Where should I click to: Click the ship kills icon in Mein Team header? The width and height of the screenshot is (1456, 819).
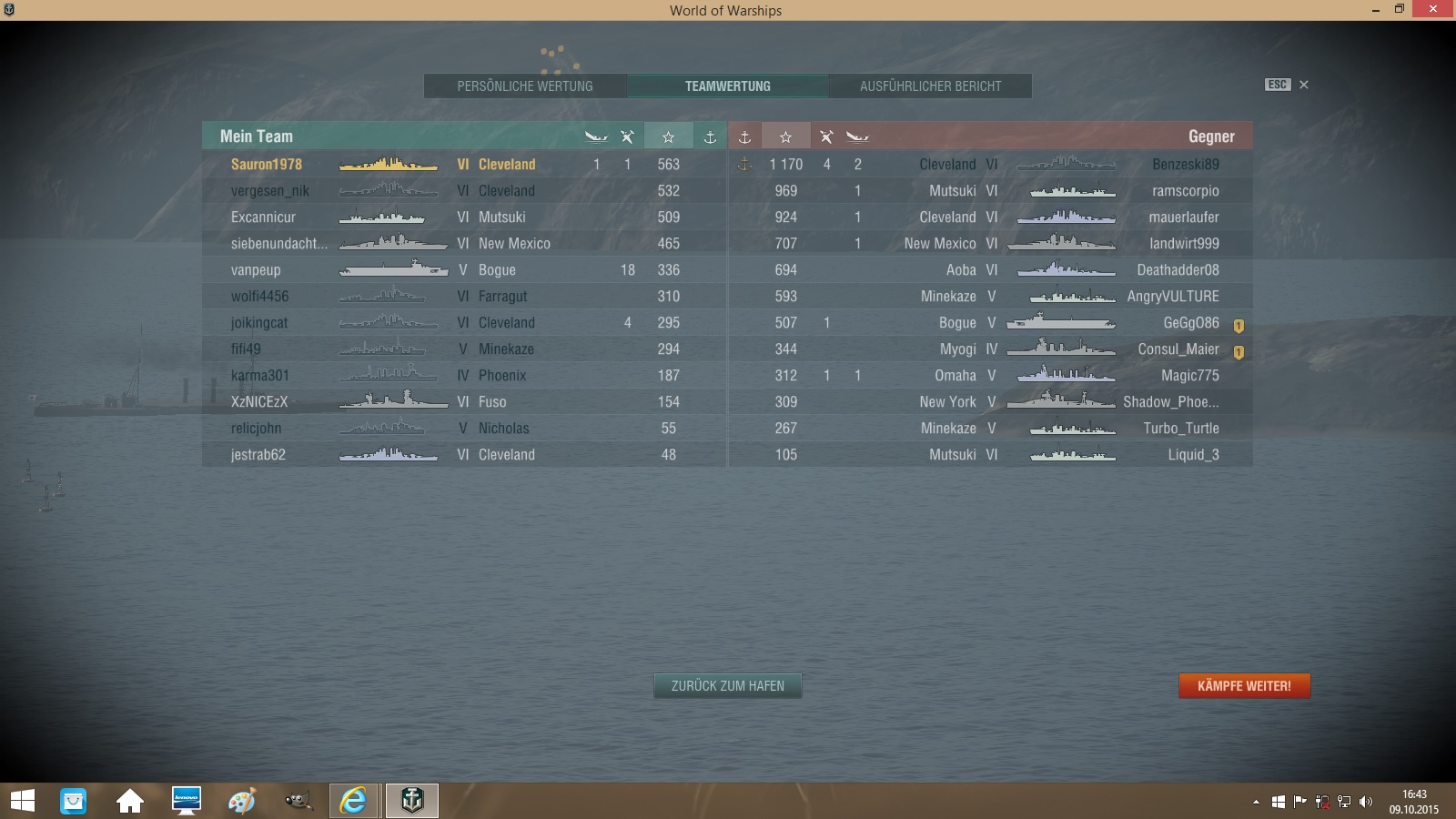(596, 136)
